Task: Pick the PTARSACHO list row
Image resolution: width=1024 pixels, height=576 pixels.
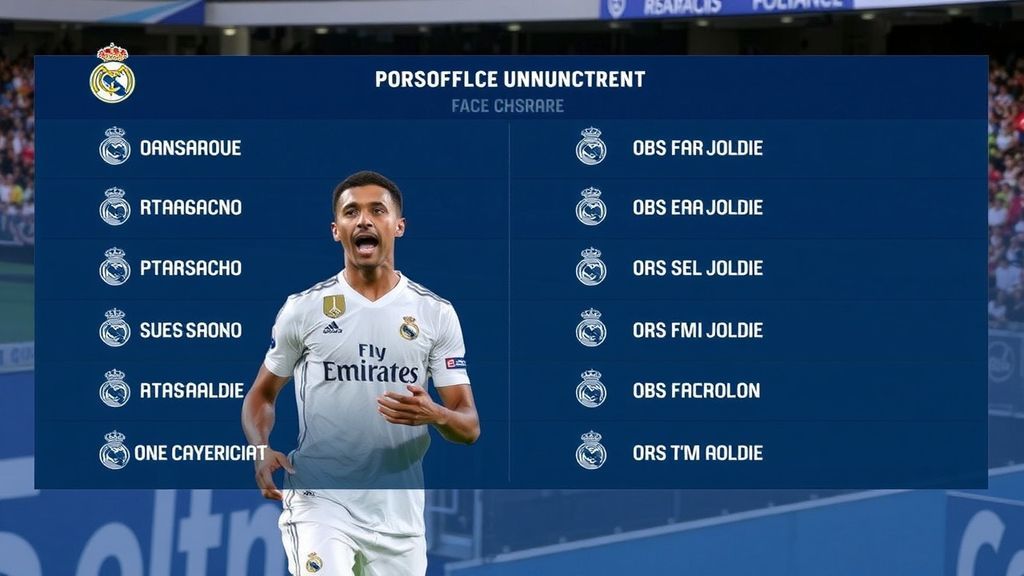Action: click(x=190, y=268)
